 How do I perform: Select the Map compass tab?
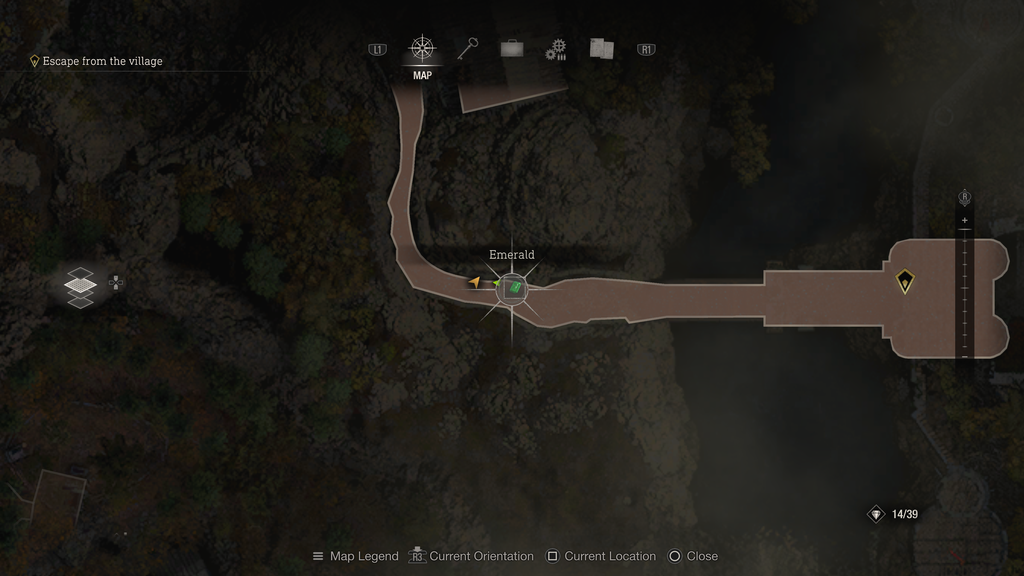(422, 49)
